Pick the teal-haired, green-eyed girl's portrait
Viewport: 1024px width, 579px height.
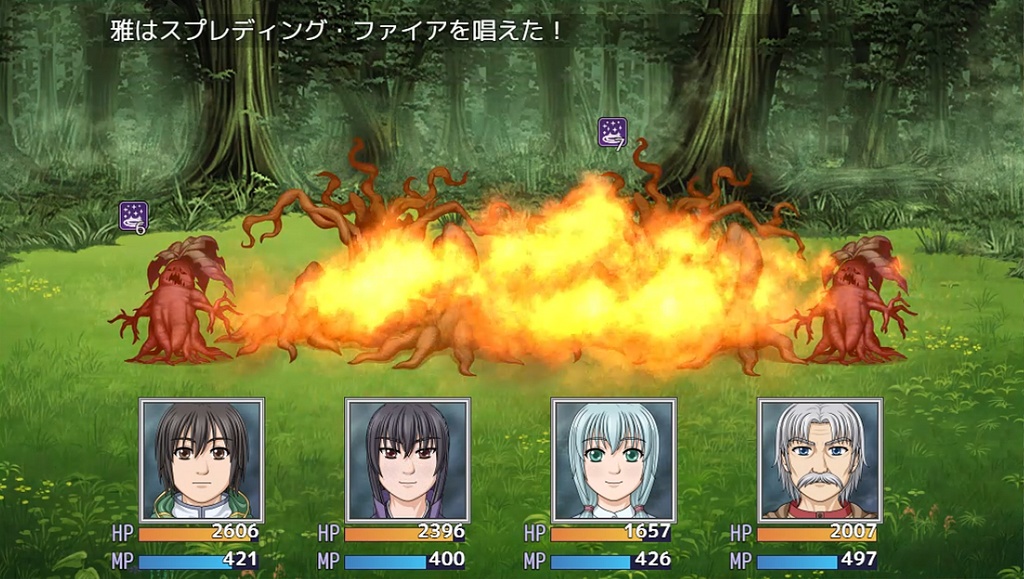point(613,459)
